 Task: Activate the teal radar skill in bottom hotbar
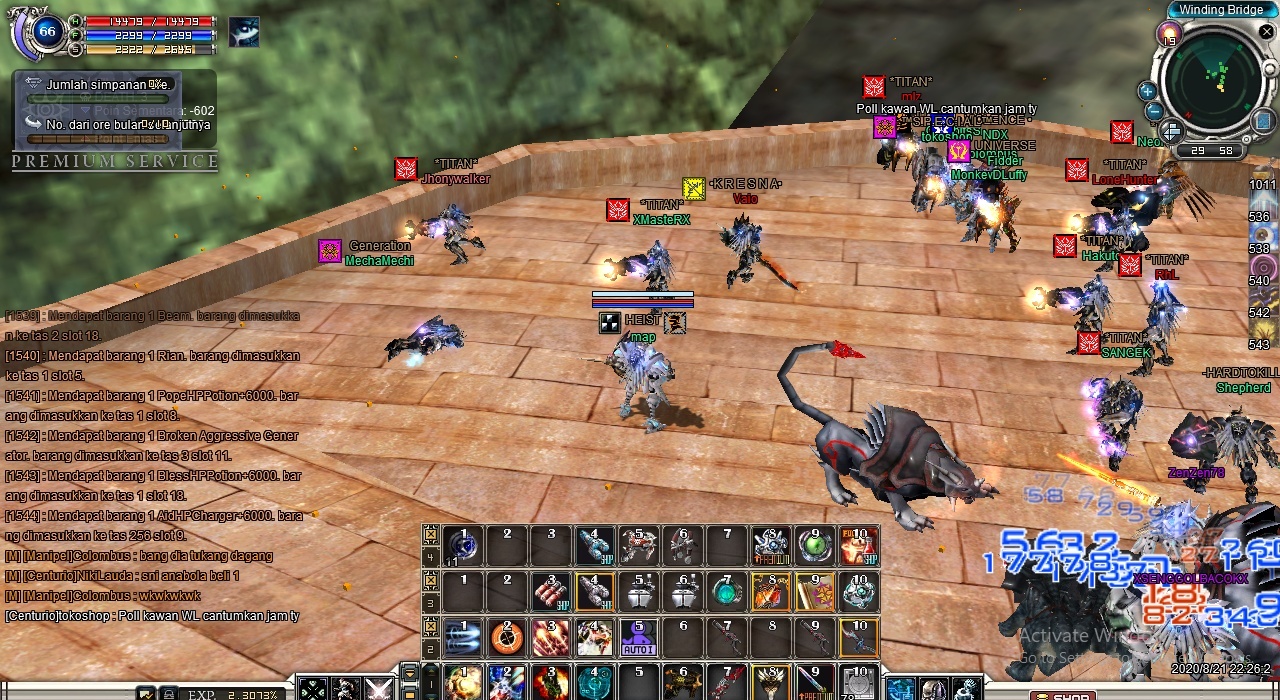pos(594,682)
